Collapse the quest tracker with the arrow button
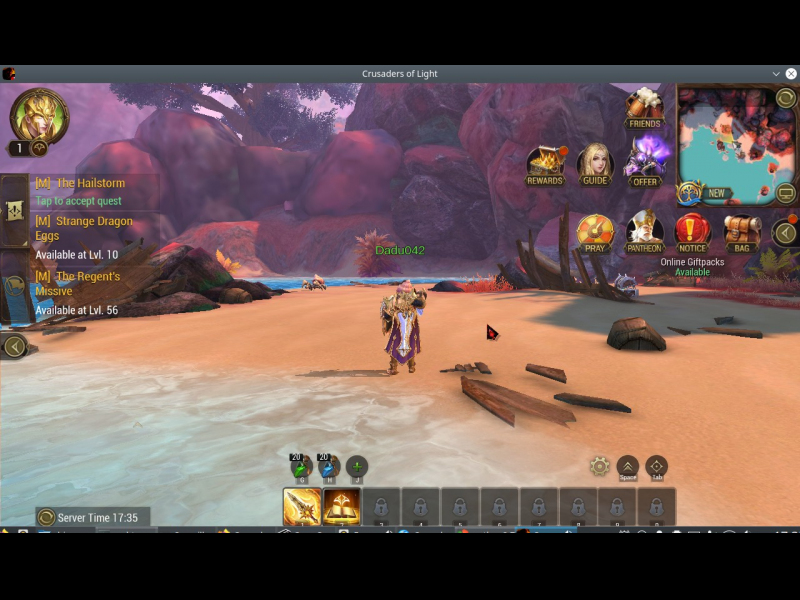The height and width of the screenshot is (600, 800). click(x=14, y=347)
